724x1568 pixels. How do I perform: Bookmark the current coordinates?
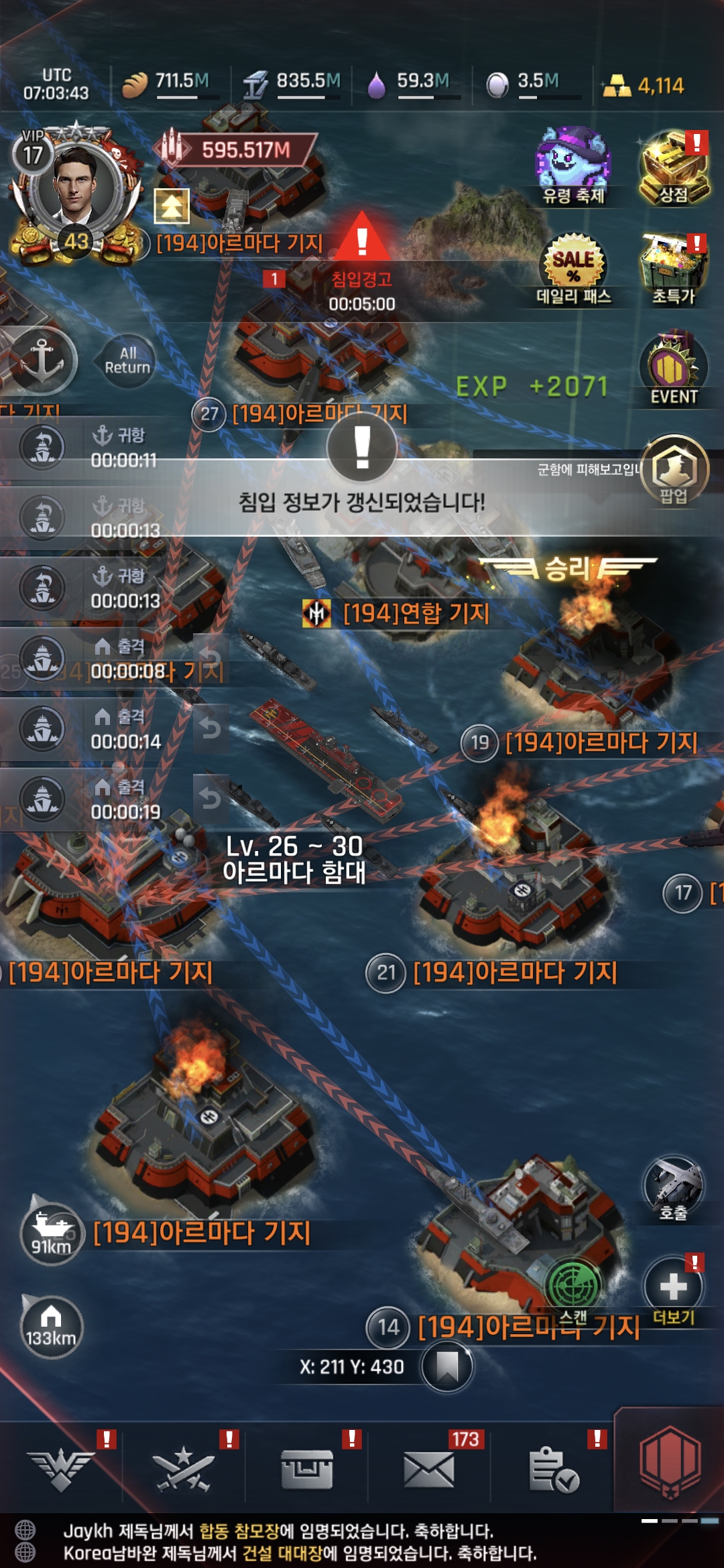coord(447,1367)
